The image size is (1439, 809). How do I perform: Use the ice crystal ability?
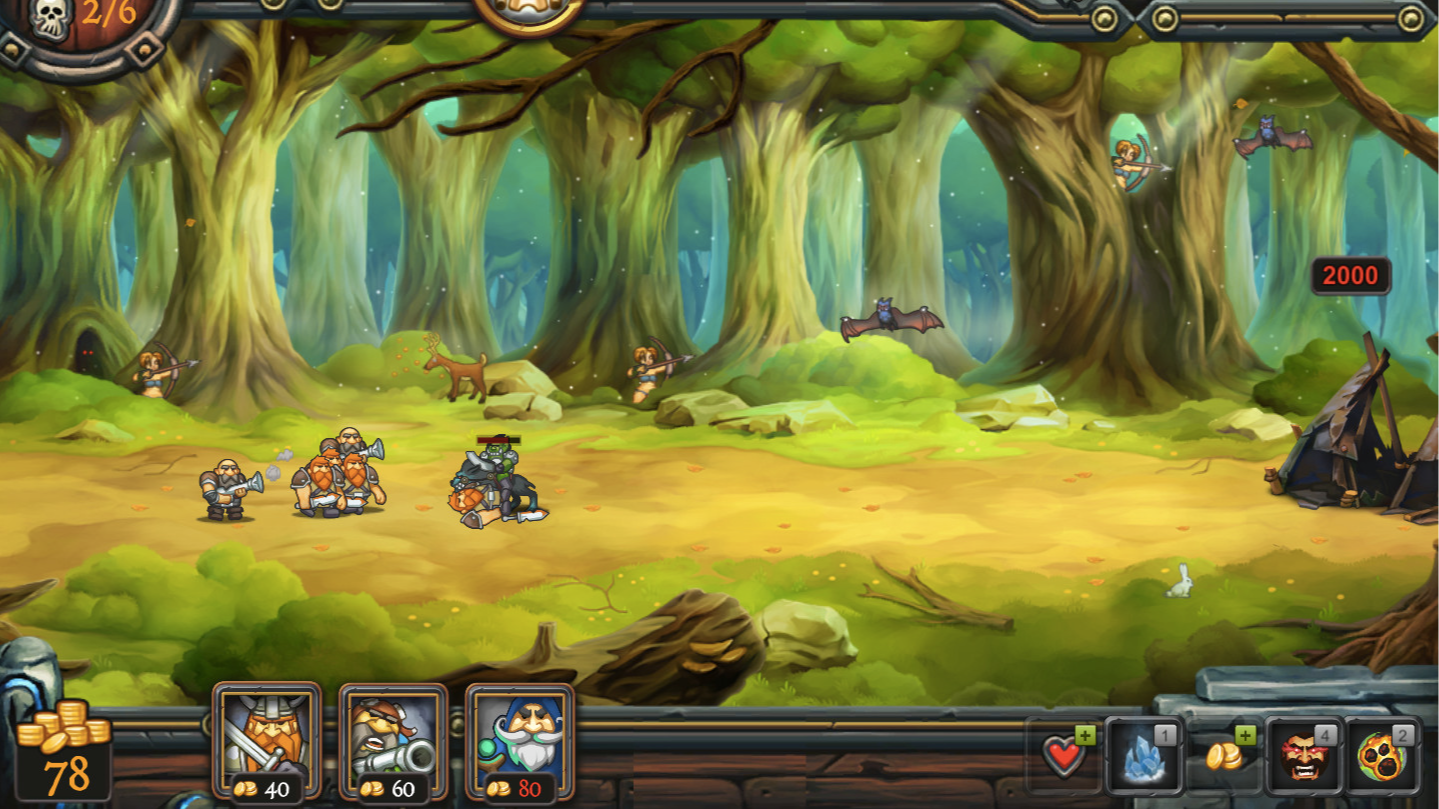coord(1145,755)
